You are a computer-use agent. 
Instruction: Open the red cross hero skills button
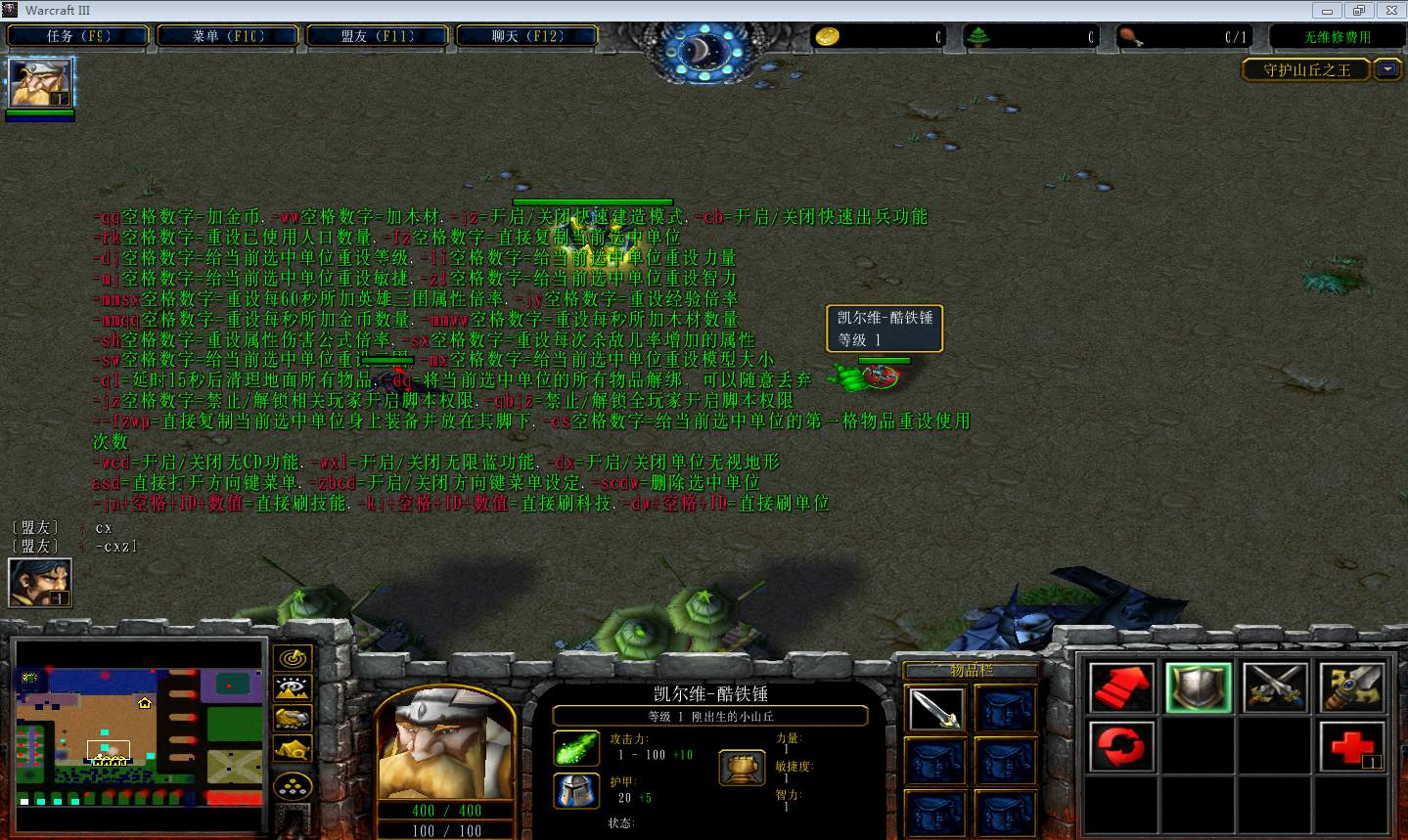point(1352,748)
